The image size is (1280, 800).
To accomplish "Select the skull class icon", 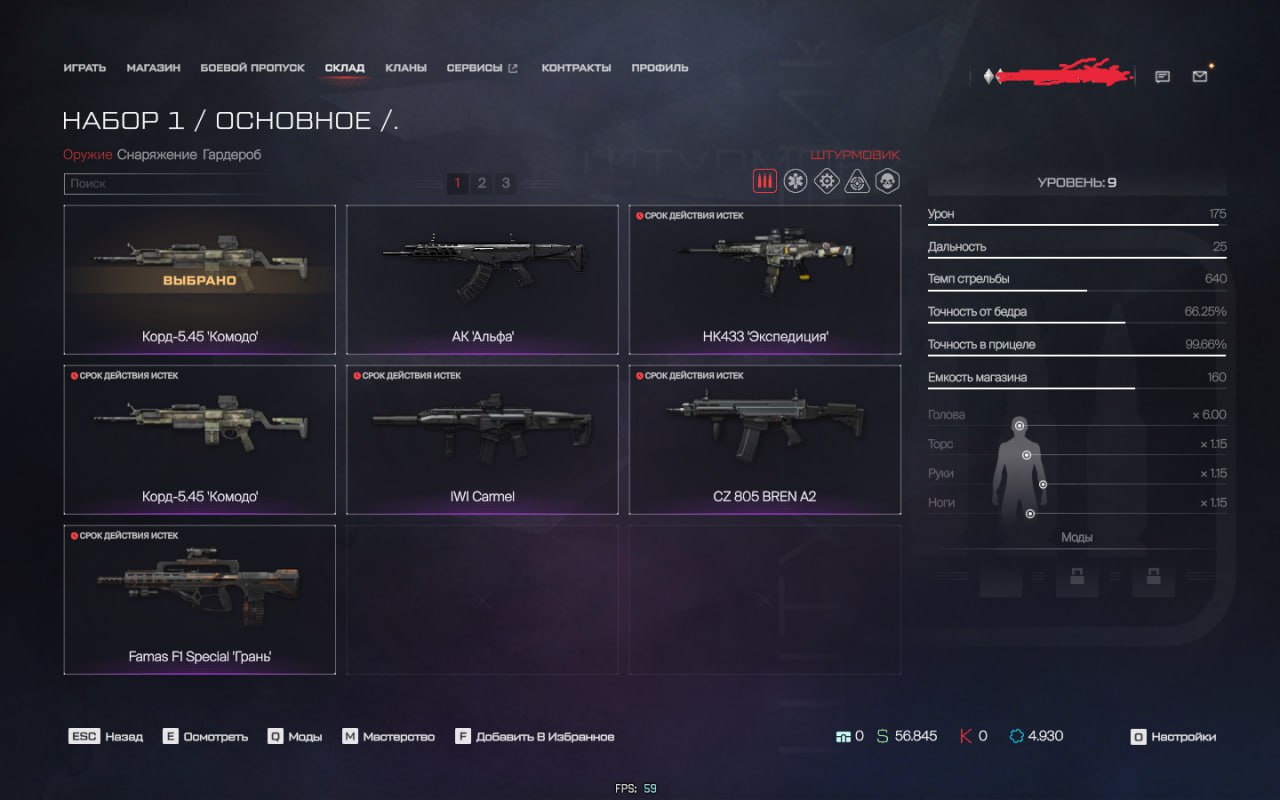I will point(887,181).
